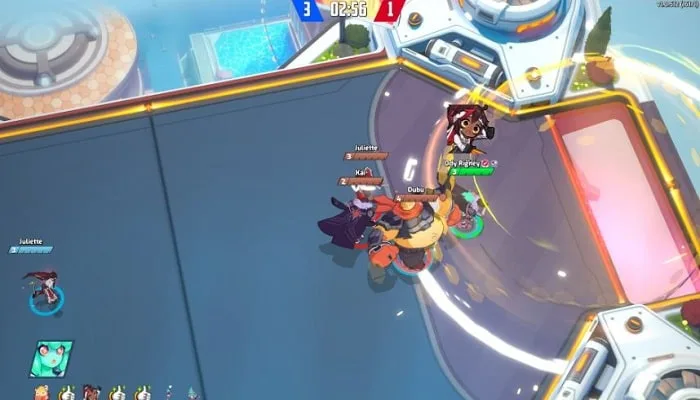Click the teal-haired character emote portrait
The width and height of the screenshot is (700, 400).
tap(49, 357)
